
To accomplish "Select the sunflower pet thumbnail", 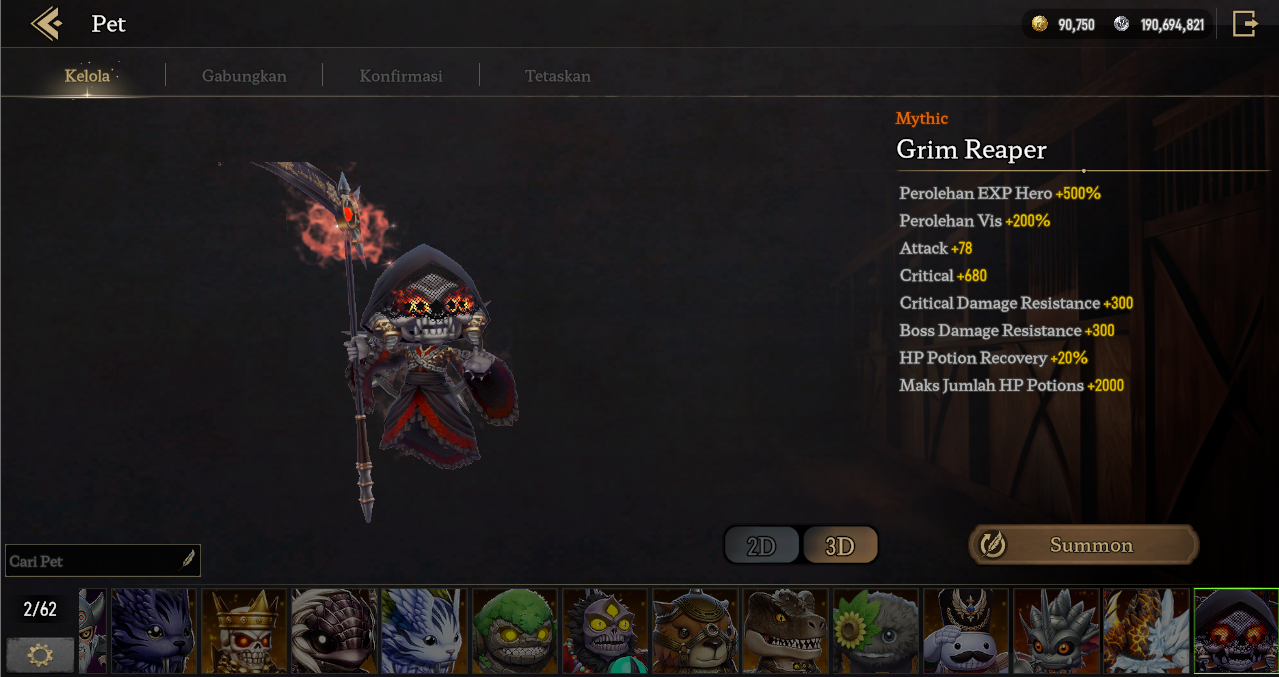I will [x=875, y=630].
